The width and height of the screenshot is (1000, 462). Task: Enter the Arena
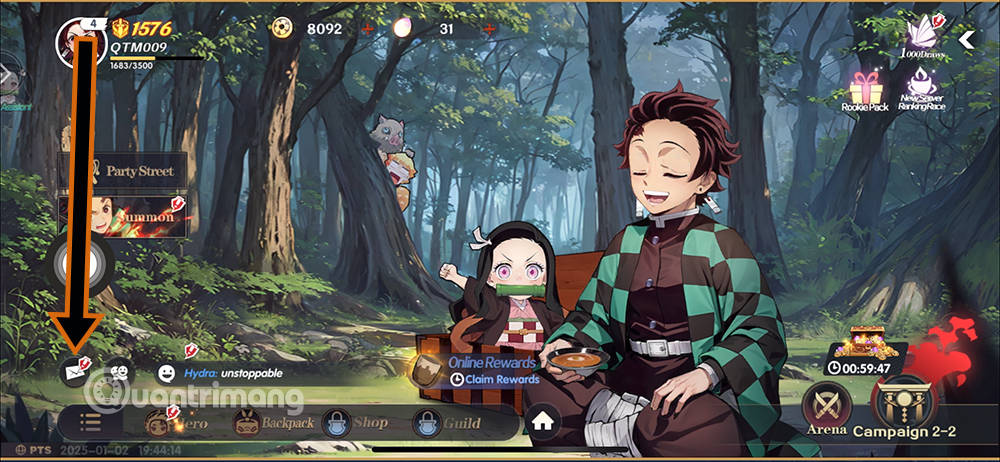point(827,408)
